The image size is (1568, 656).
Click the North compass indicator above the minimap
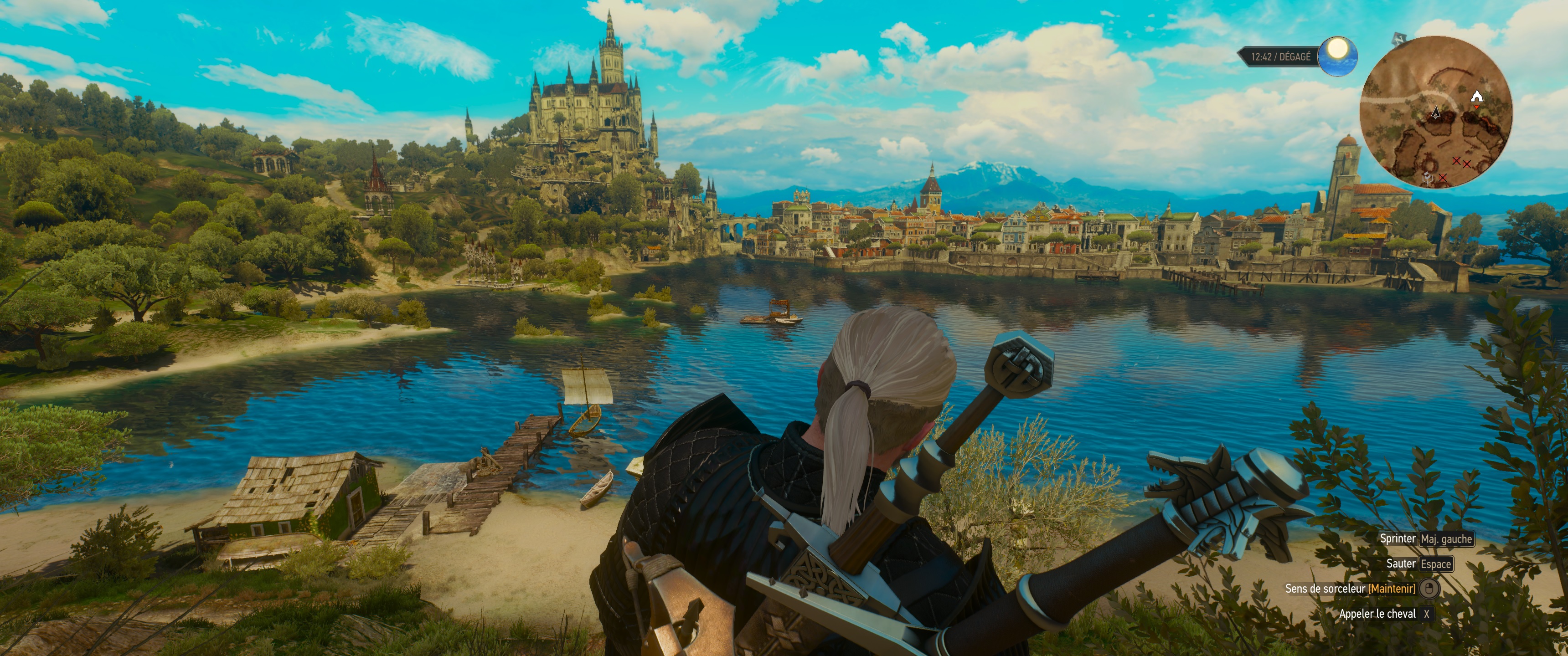coord(1399,40)
